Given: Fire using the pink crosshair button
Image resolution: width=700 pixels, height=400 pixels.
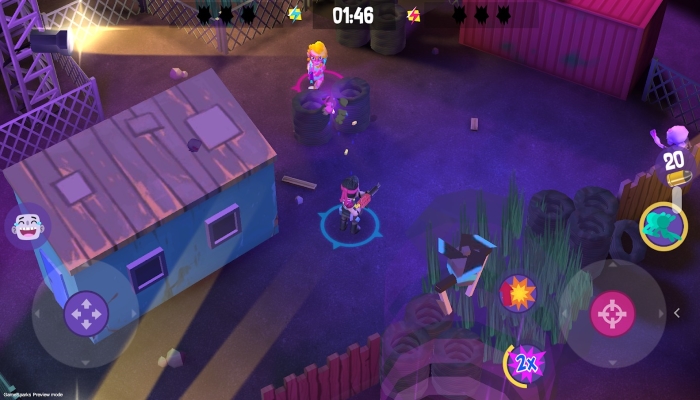Looking at the screenshot, I should tap(612, 313).
